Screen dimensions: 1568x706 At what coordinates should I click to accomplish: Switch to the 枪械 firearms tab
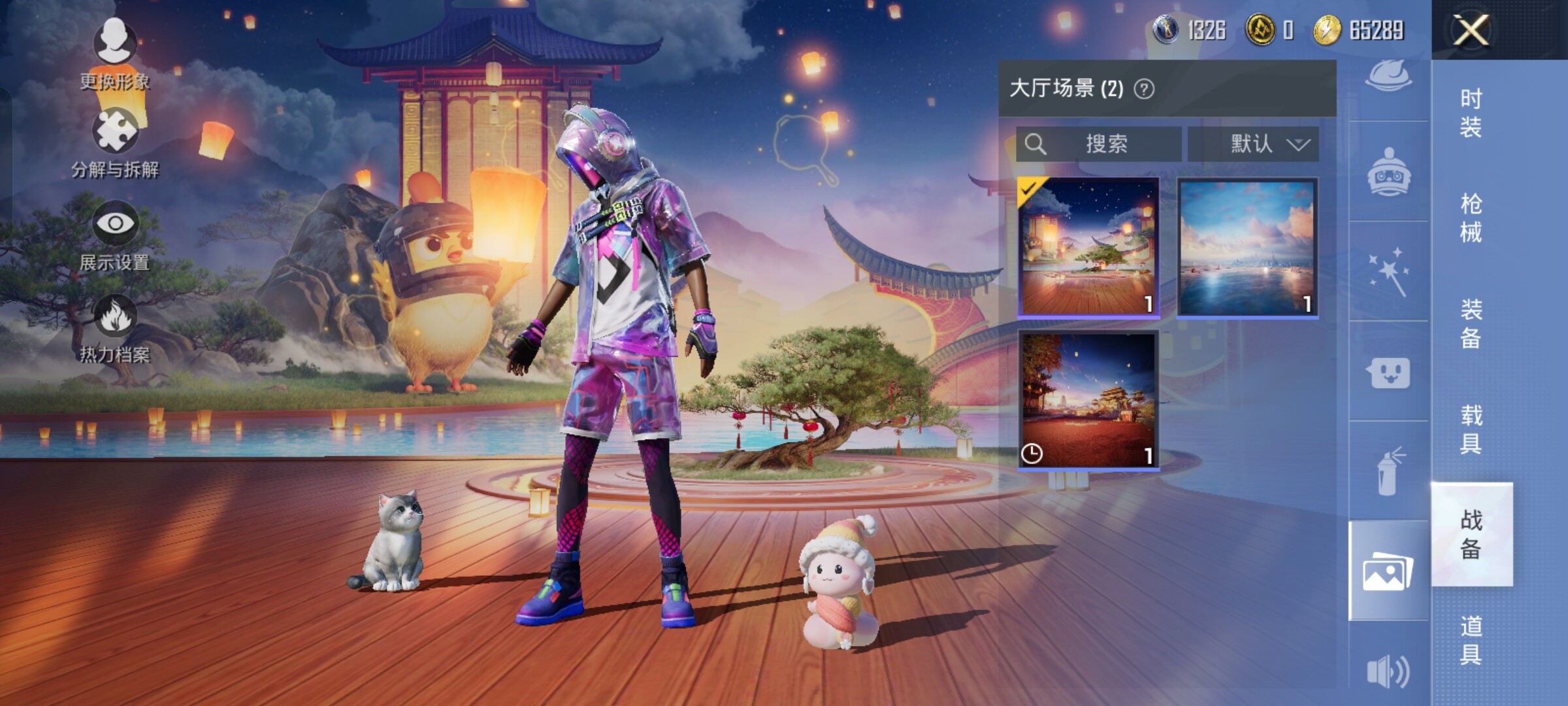click(1471, 218)
